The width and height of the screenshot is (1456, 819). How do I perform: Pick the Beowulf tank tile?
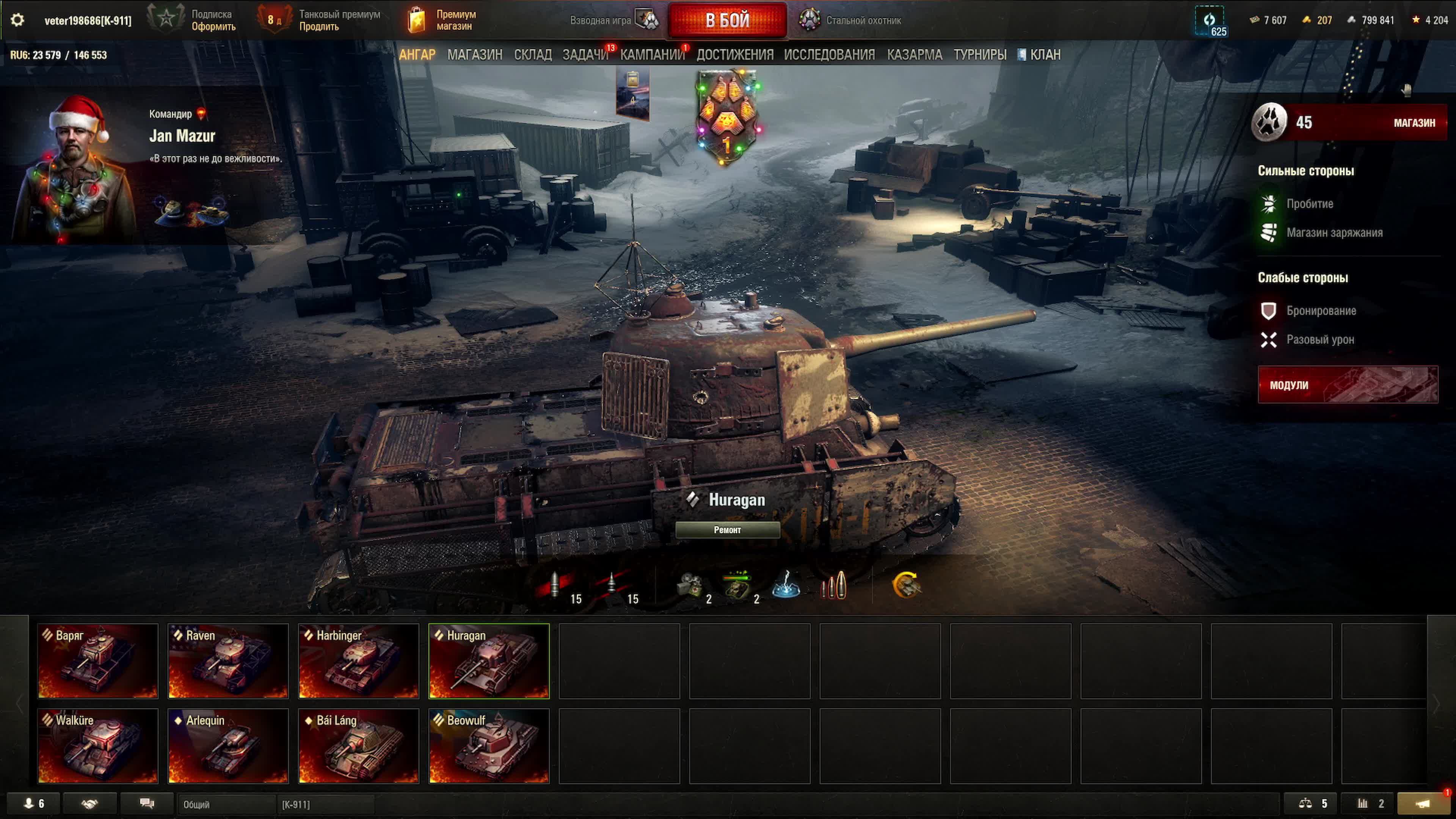(x=489, y=745)
